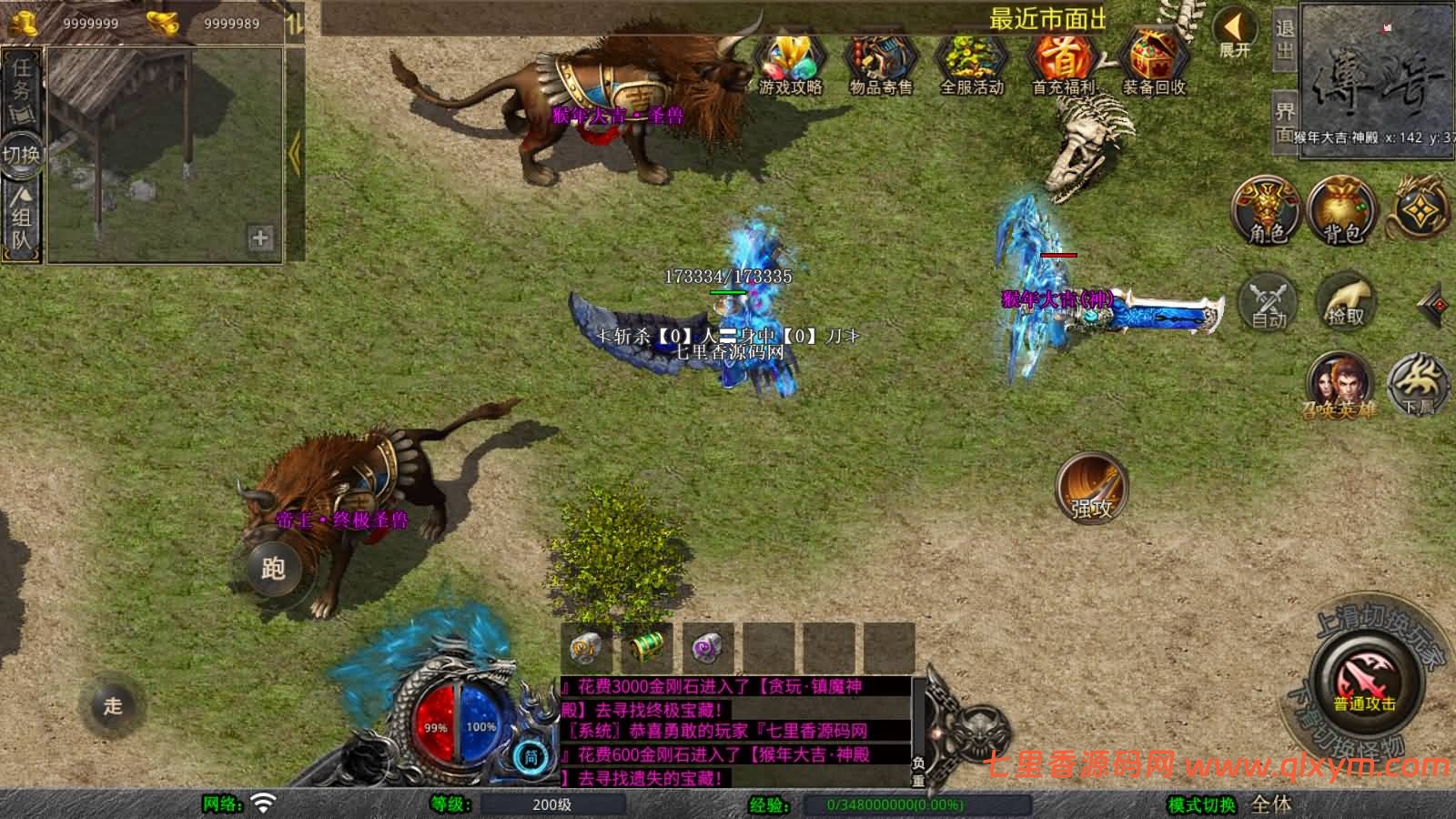Open the minimap with 传奇 calligraphy
This screenshot has width=1456, height=819.
click(1378, 77)
